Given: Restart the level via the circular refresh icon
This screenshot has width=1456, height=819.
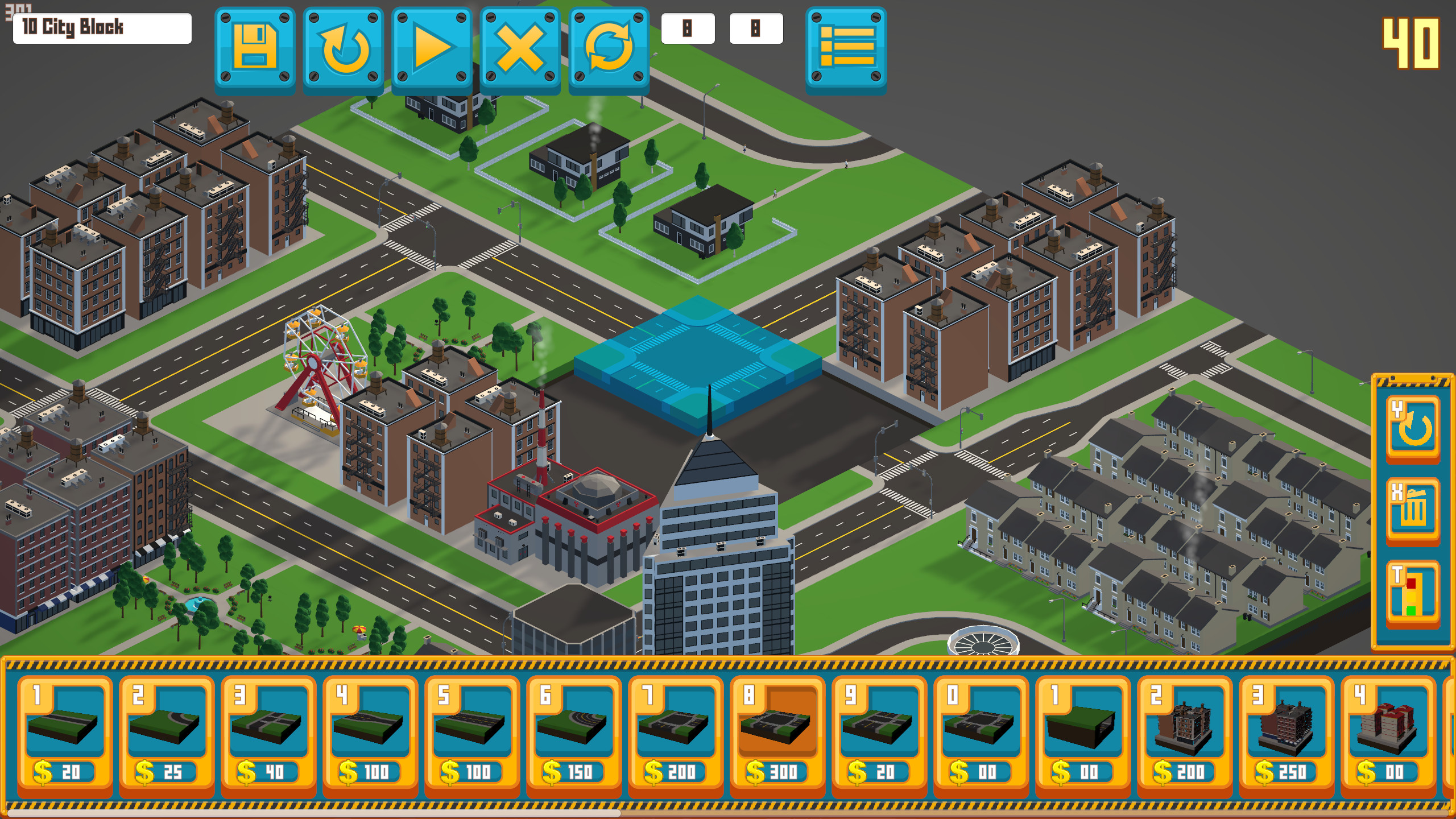Looking at the screenshot, I should (607, 48).
